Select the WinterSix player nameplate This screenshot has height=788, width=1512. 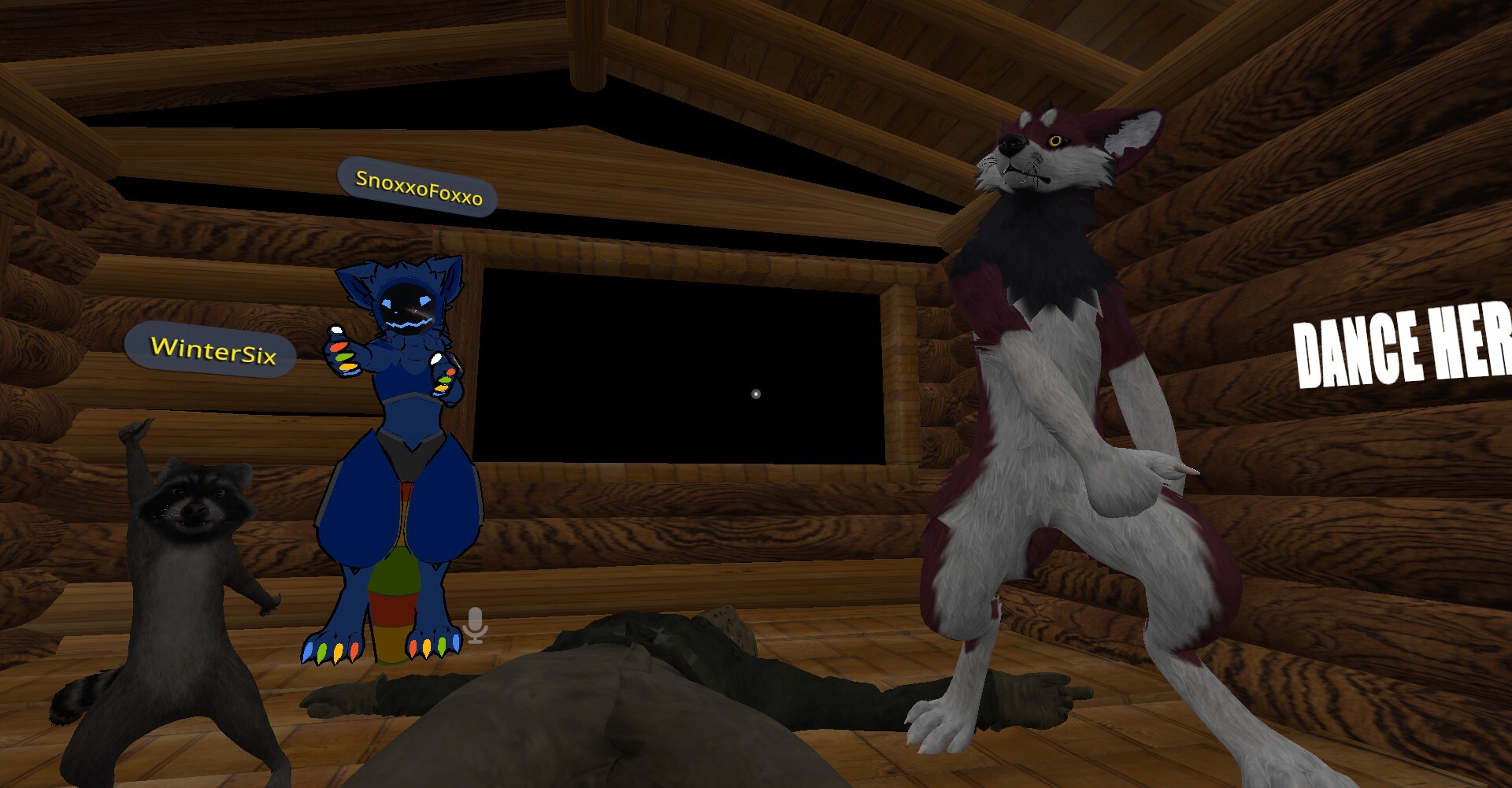coord(211,350)
